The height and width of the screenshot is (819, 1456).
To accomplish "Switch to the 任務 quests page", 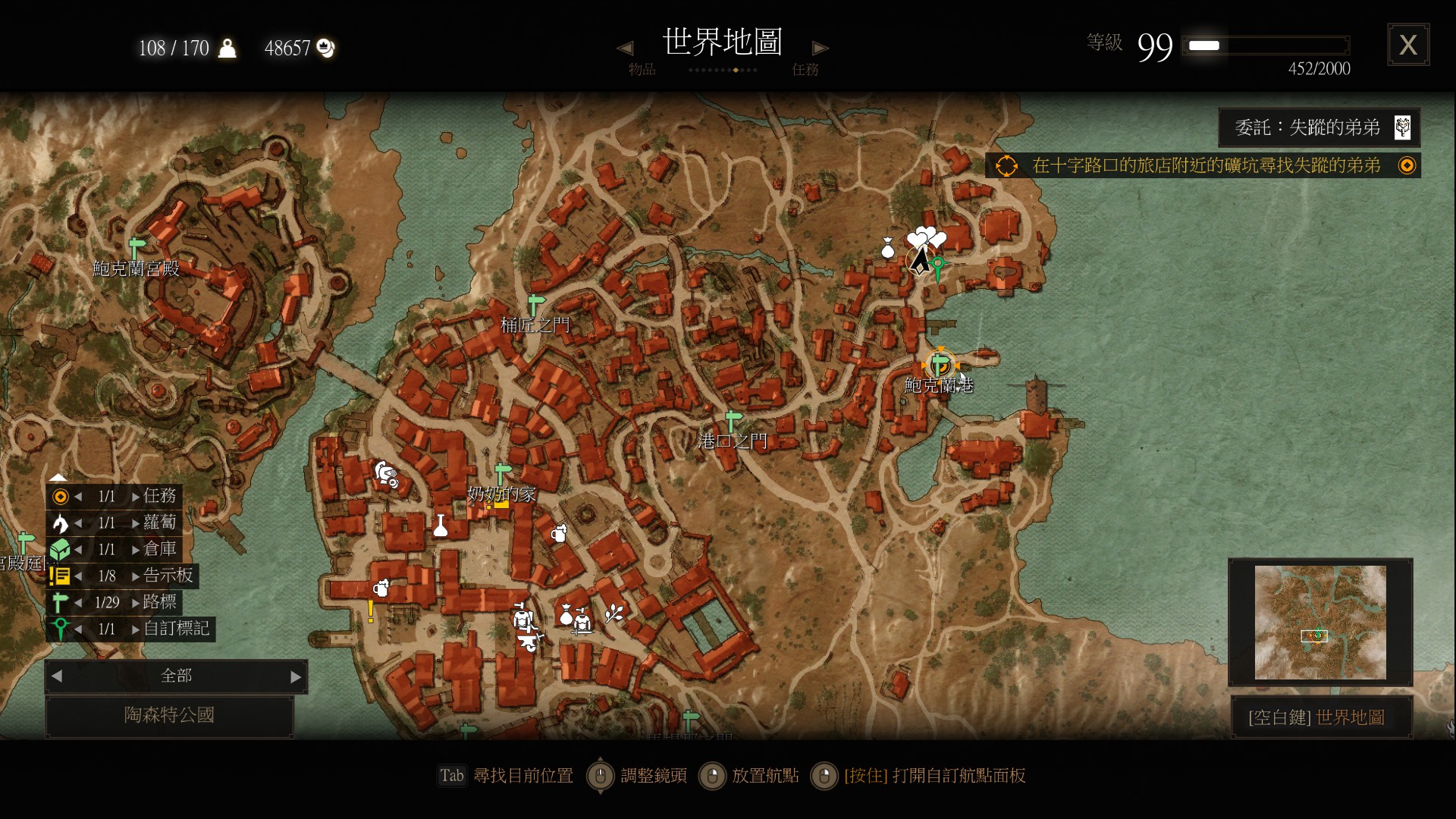I will pyautogui.click(x=806, y=69).
